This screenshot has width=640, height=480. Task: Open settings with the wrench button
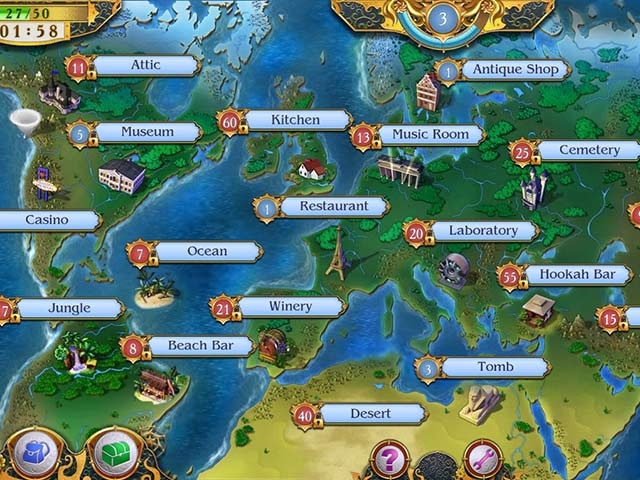click(482, 458)
